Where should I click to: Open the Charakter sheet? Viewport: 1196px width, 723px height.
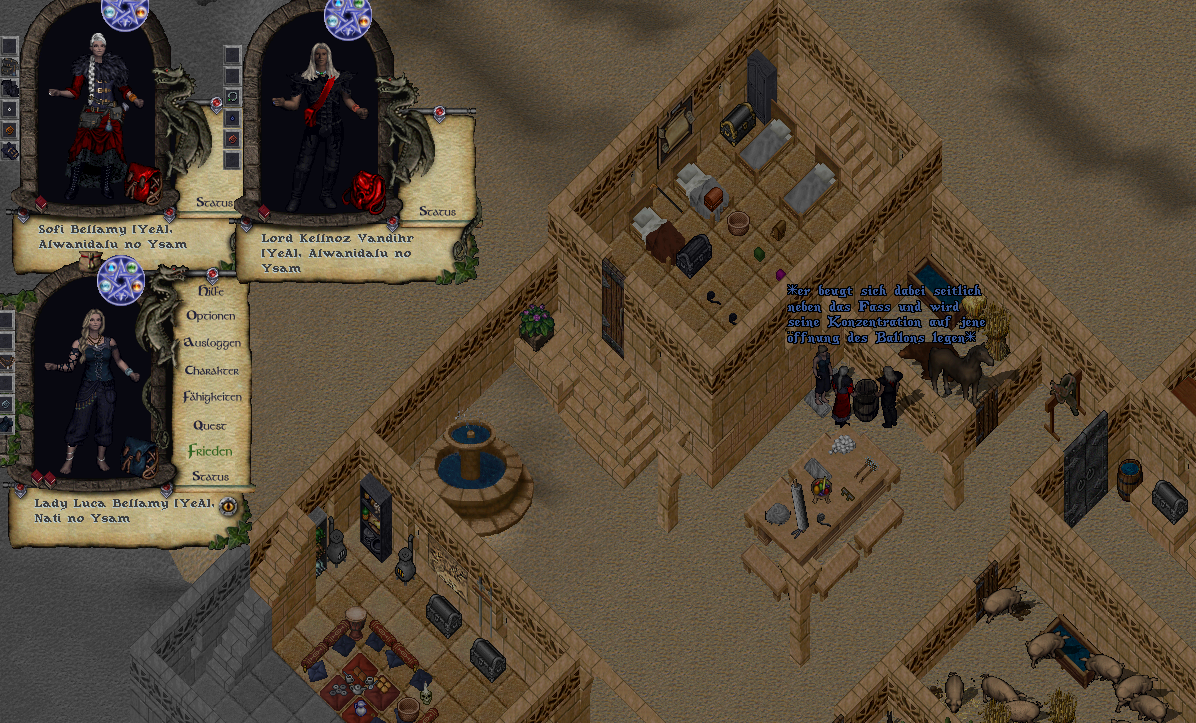pos(211,370)
